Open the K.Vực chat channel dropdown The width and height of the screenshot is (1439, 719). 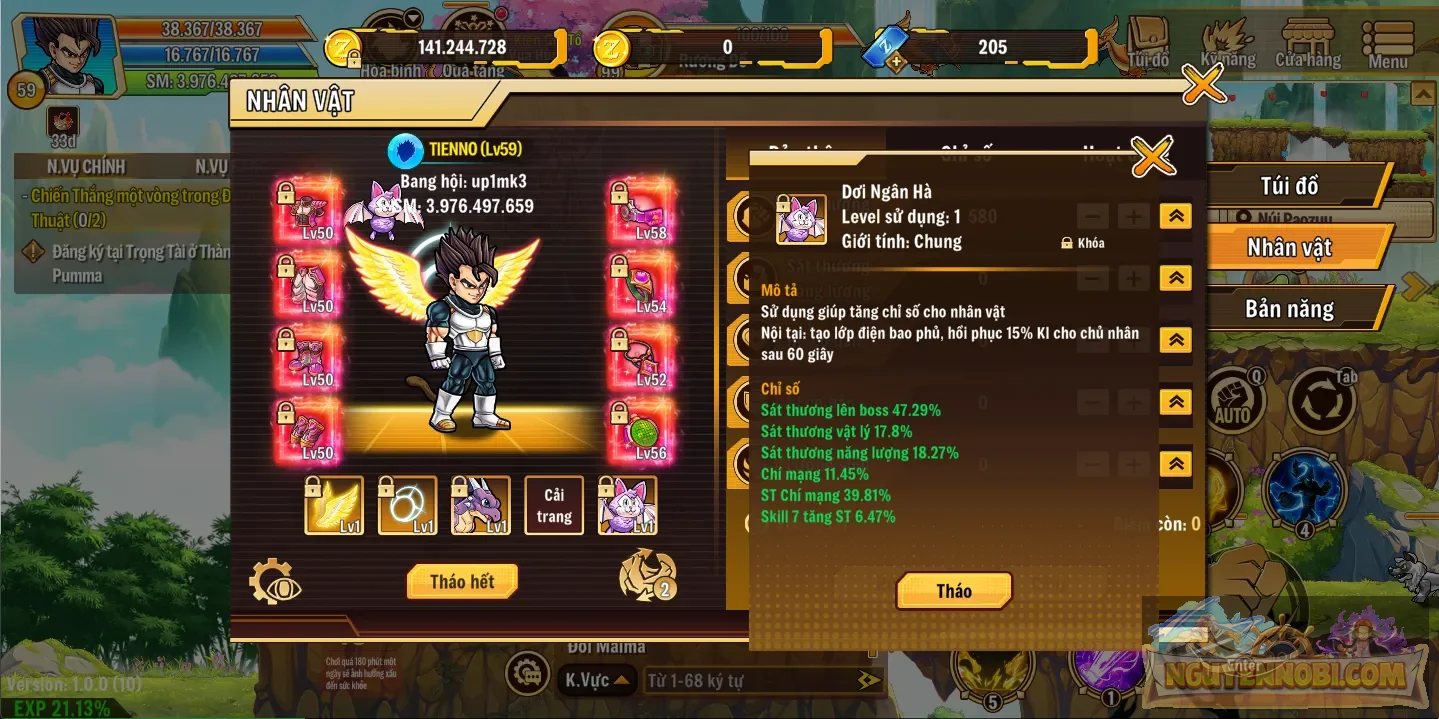(597, 681)
